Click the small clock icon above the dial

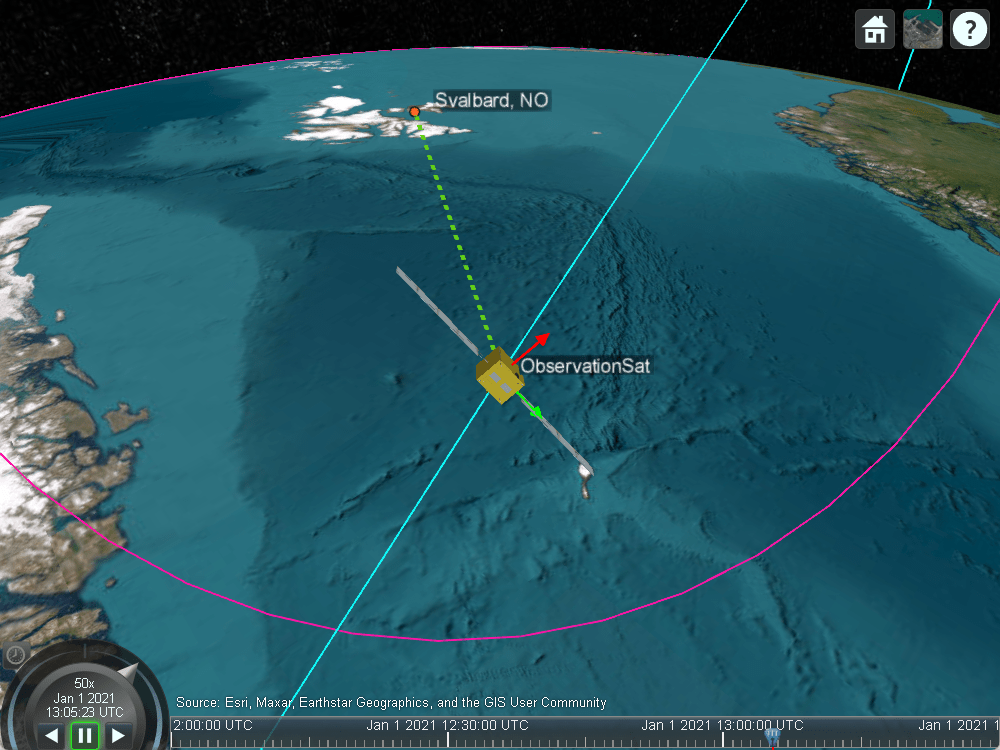16,655
